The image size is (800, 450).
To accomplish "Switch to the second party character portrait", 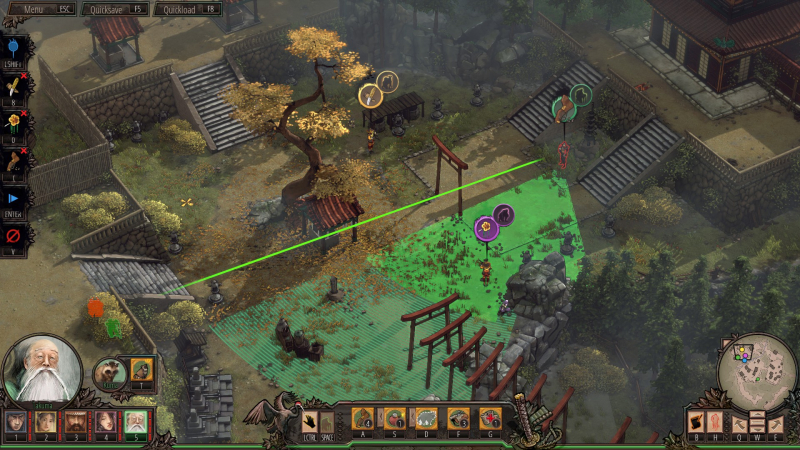I will pyautogui.click(x=46, y=424).
